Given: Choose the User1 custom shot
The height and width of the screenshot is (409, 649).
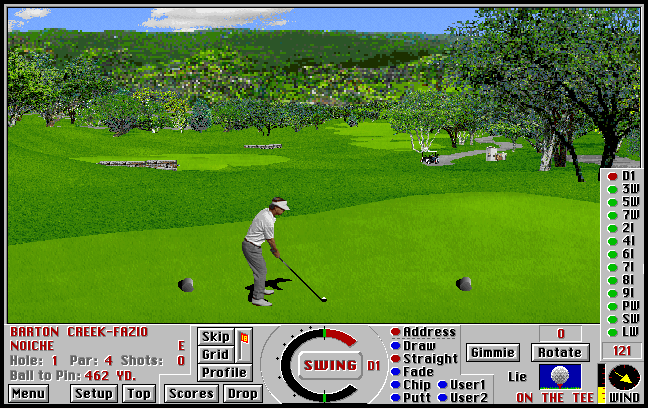Looking at the screenshot, I should (x=468, y=385).
